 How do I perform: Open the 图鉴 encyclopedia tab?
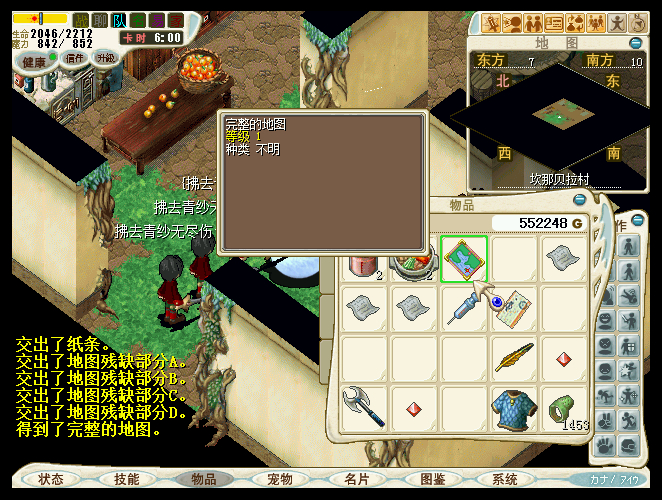[x=433, y=479]
